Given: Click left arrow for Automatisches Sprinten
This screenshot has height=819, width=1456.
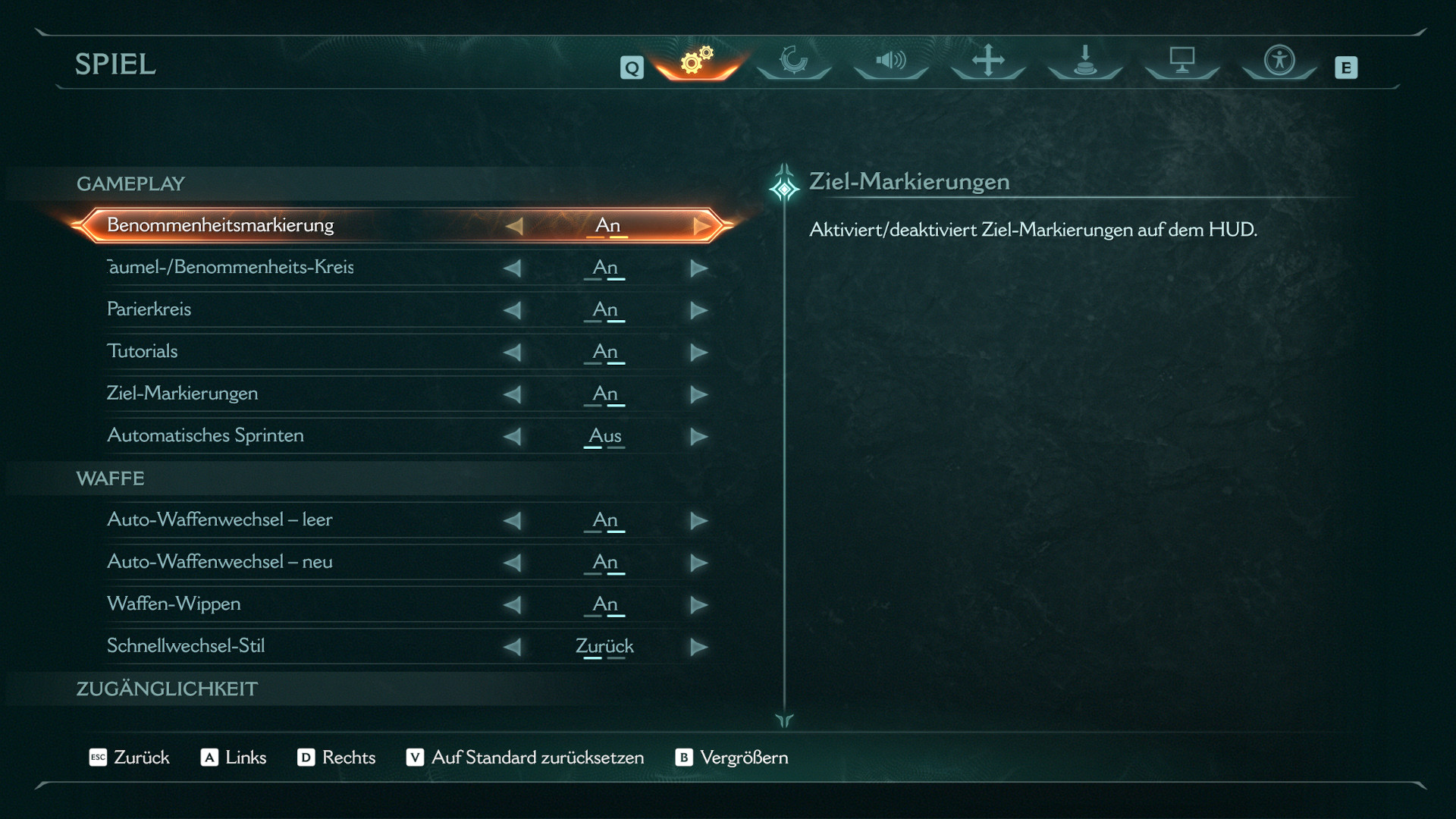Looking at the screenshot, I should coord(513,436).
